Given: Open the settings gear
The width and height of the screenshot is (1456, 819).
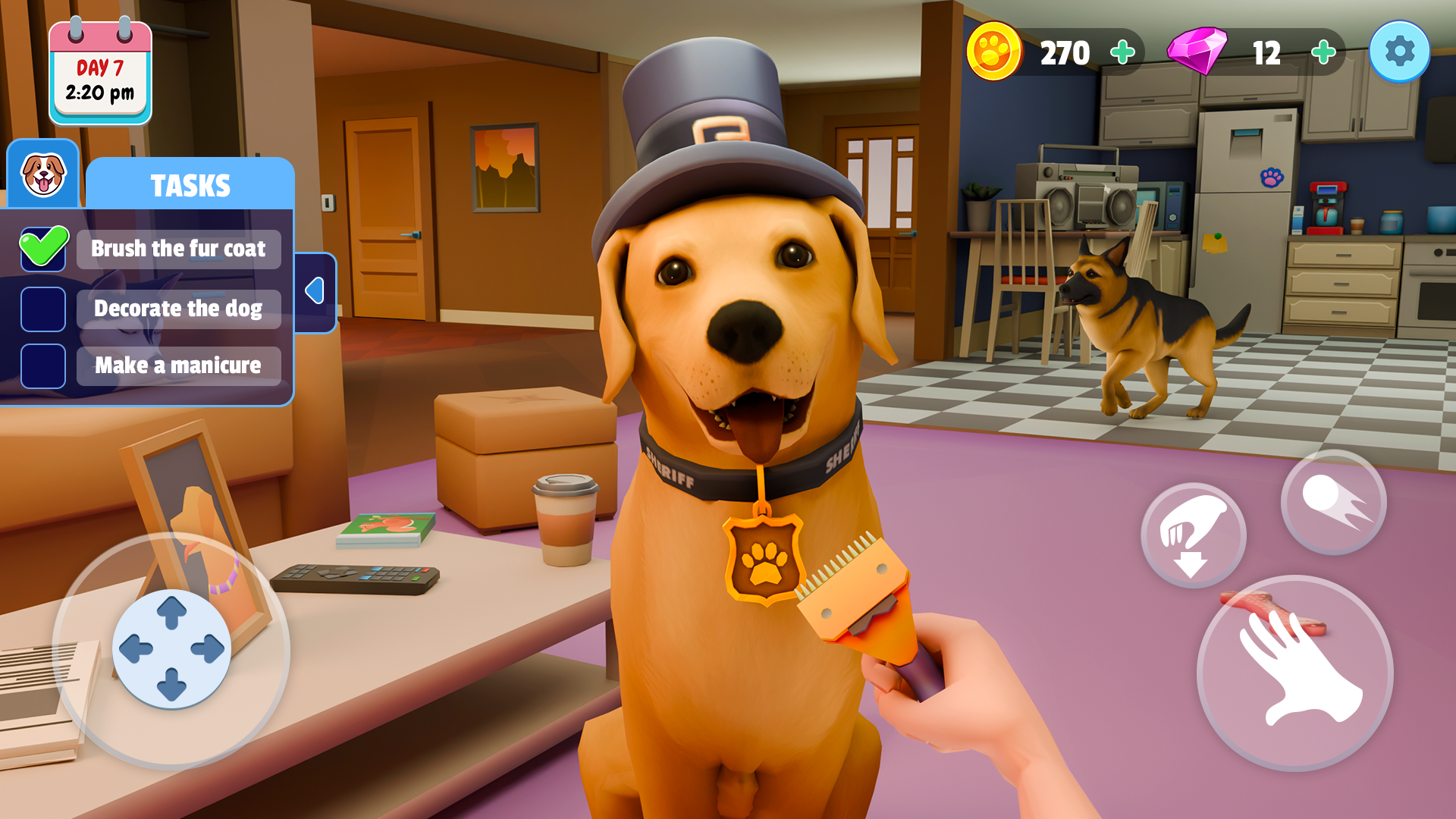Looking at the screenshot, I should pos(1401,51).
